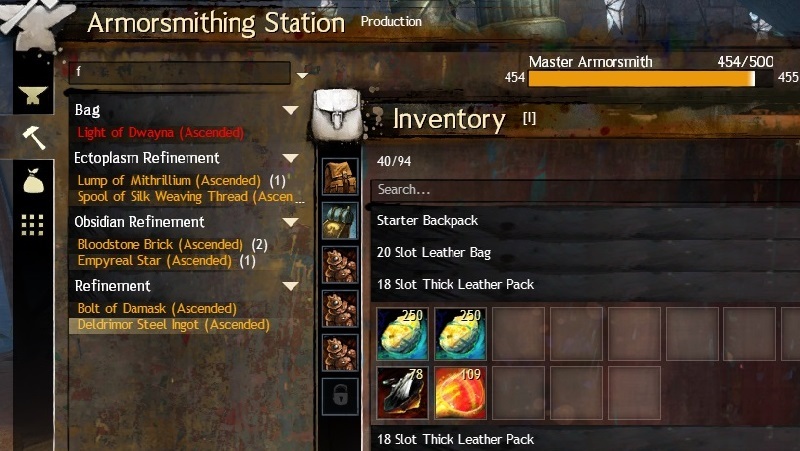Collapse the Ectoplasm Refinement category
The width and height of the screenshot is (800, 451).
290,158
